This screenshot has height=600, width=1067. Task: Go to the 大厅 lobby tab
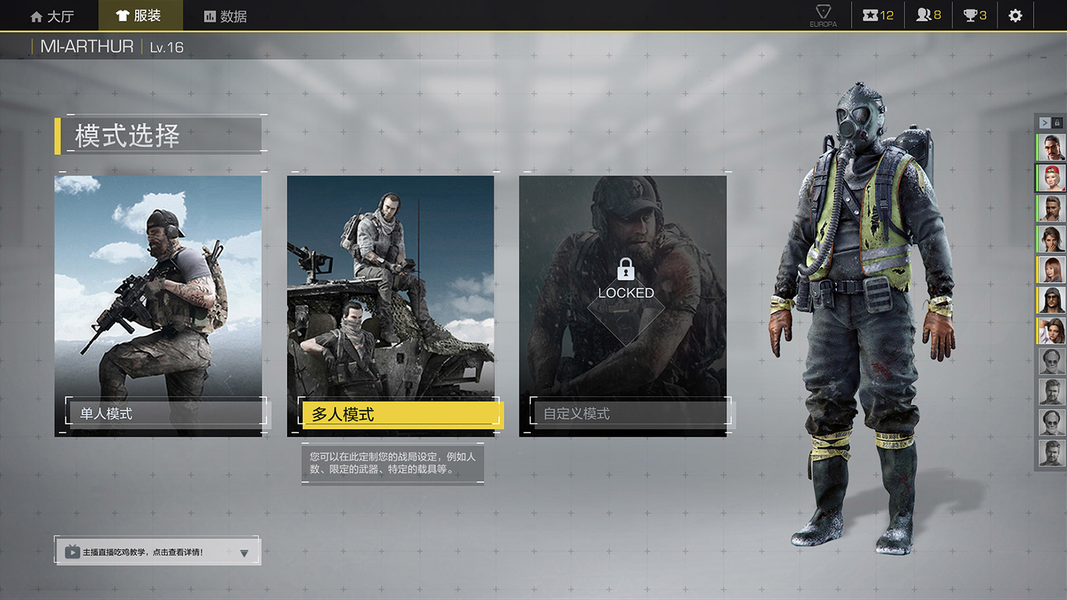pyautogui.click(x=52, y=16)
